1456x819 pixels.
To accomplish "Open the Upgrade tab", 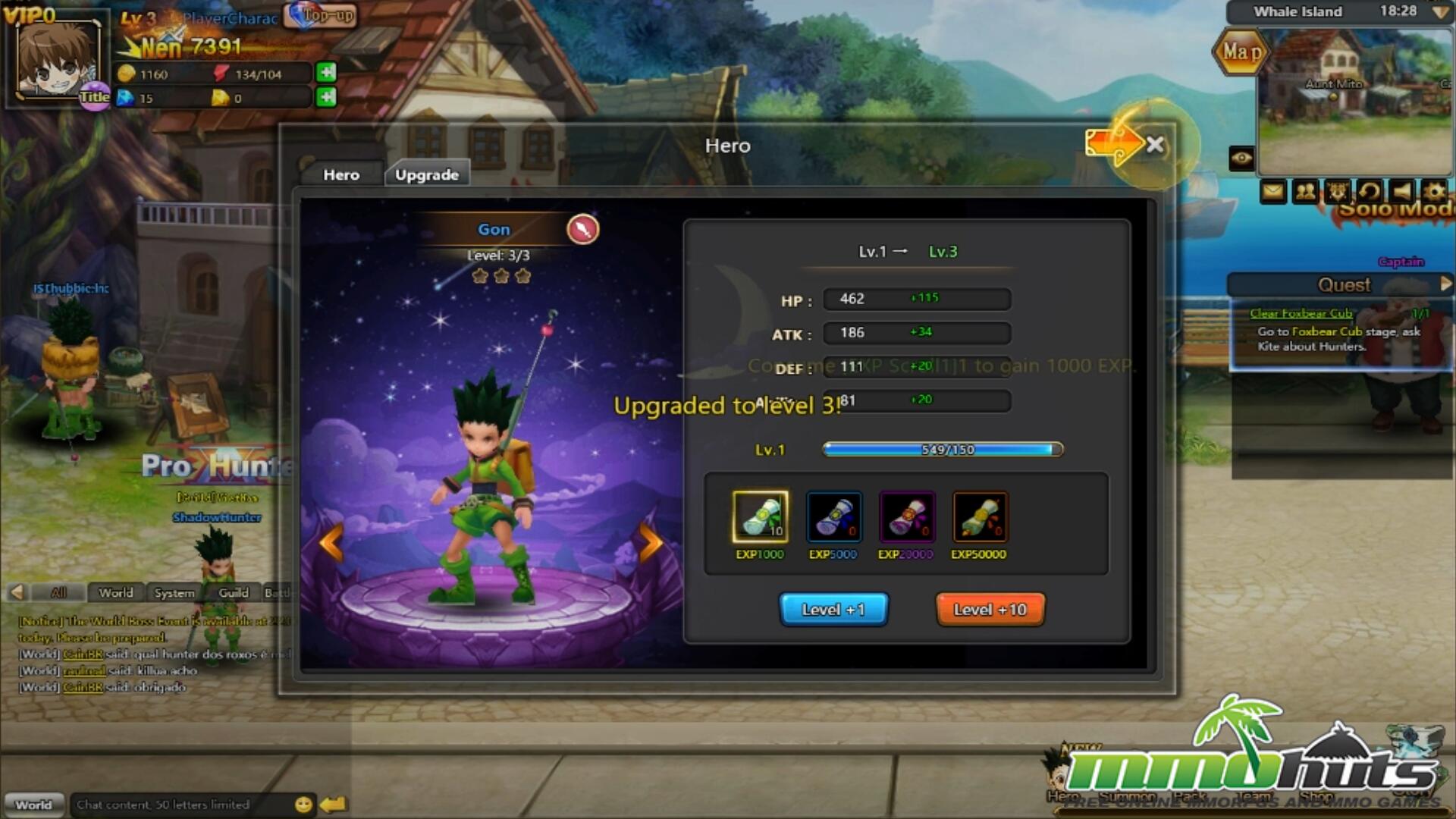I will 427,174.
